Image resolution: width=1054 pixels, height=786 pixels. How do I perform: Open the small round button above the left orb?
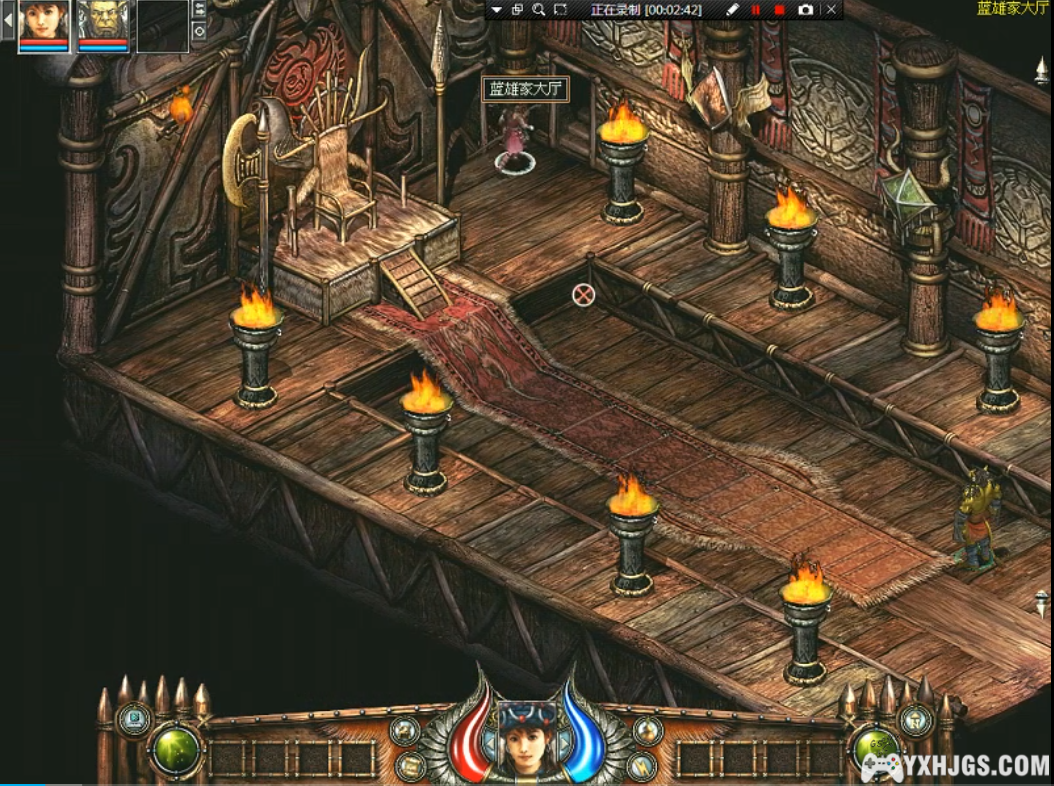134,719
